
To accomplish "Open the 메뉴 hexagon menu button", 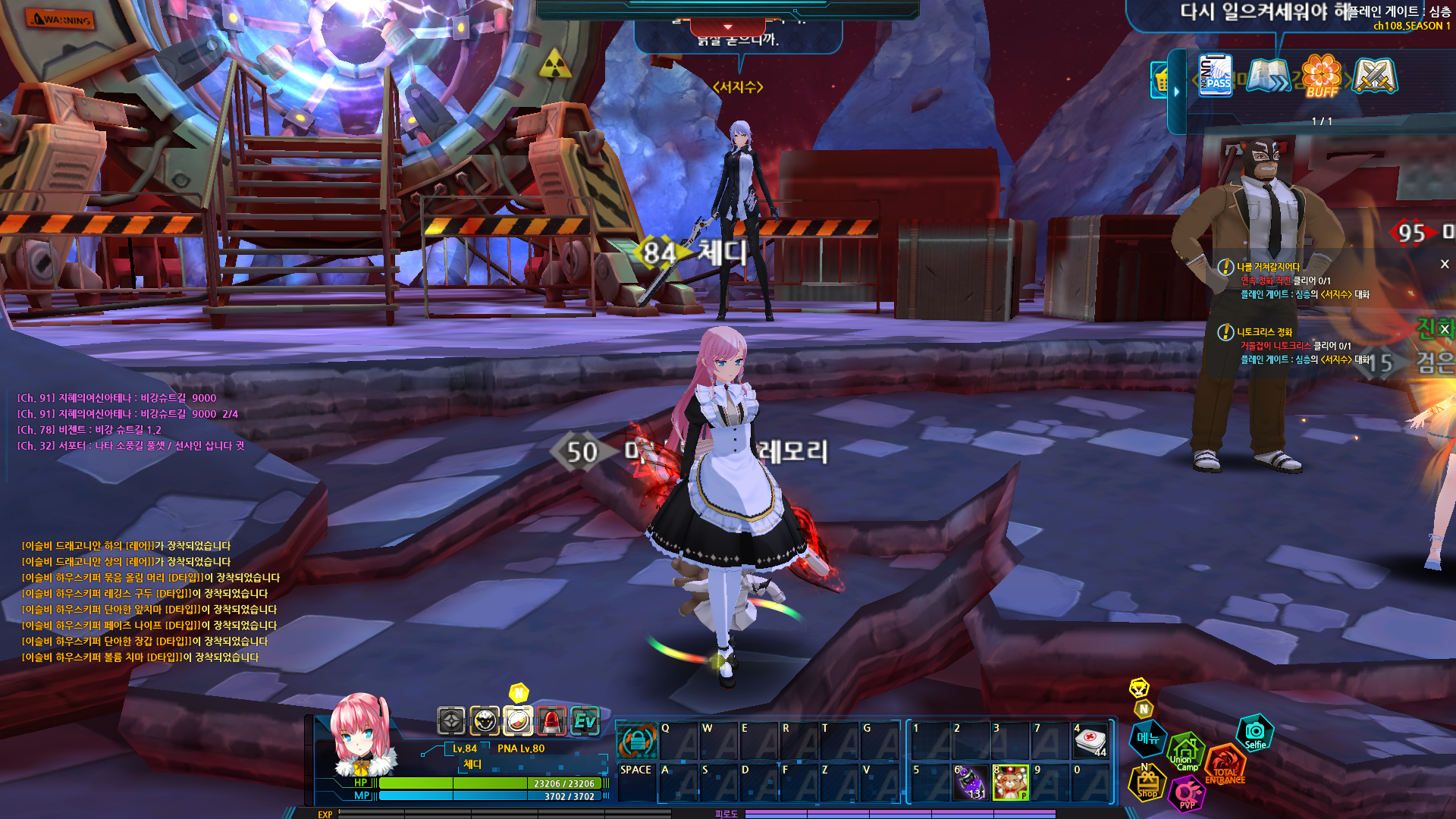I will [1147, 738].
